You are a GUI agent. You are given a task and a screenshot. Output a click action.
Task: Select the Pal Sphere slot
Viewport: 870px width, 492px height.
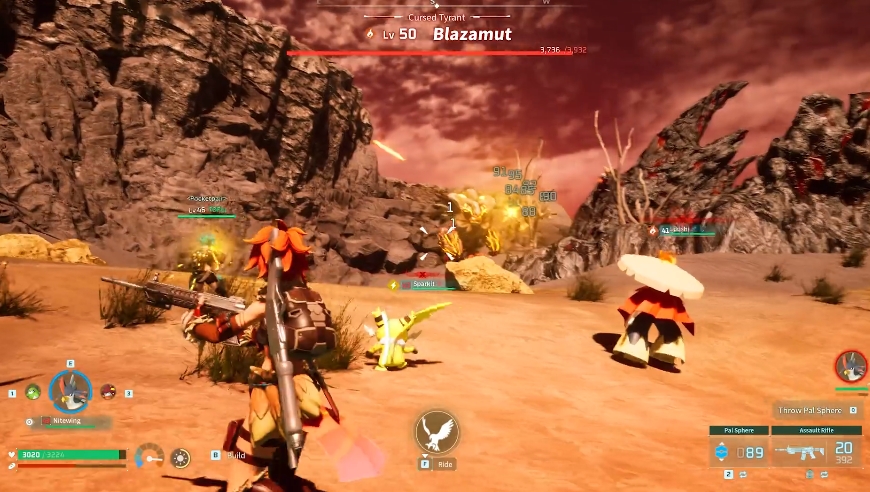(x=739, y=451)
